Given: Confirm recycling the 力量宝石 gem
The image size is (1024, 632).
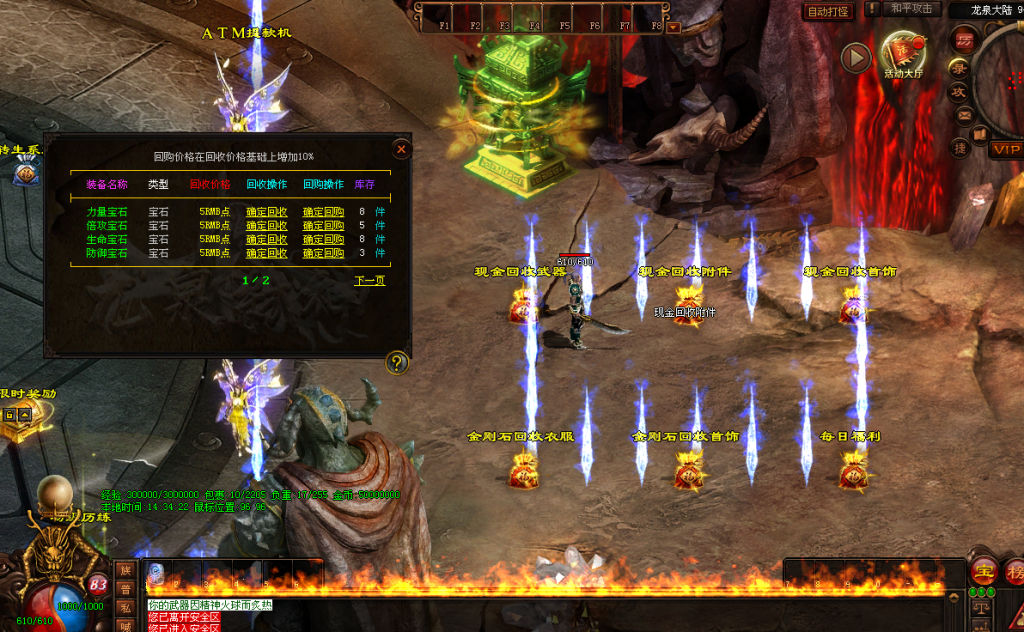Looking at the screenshot, I should click(267, 212).
